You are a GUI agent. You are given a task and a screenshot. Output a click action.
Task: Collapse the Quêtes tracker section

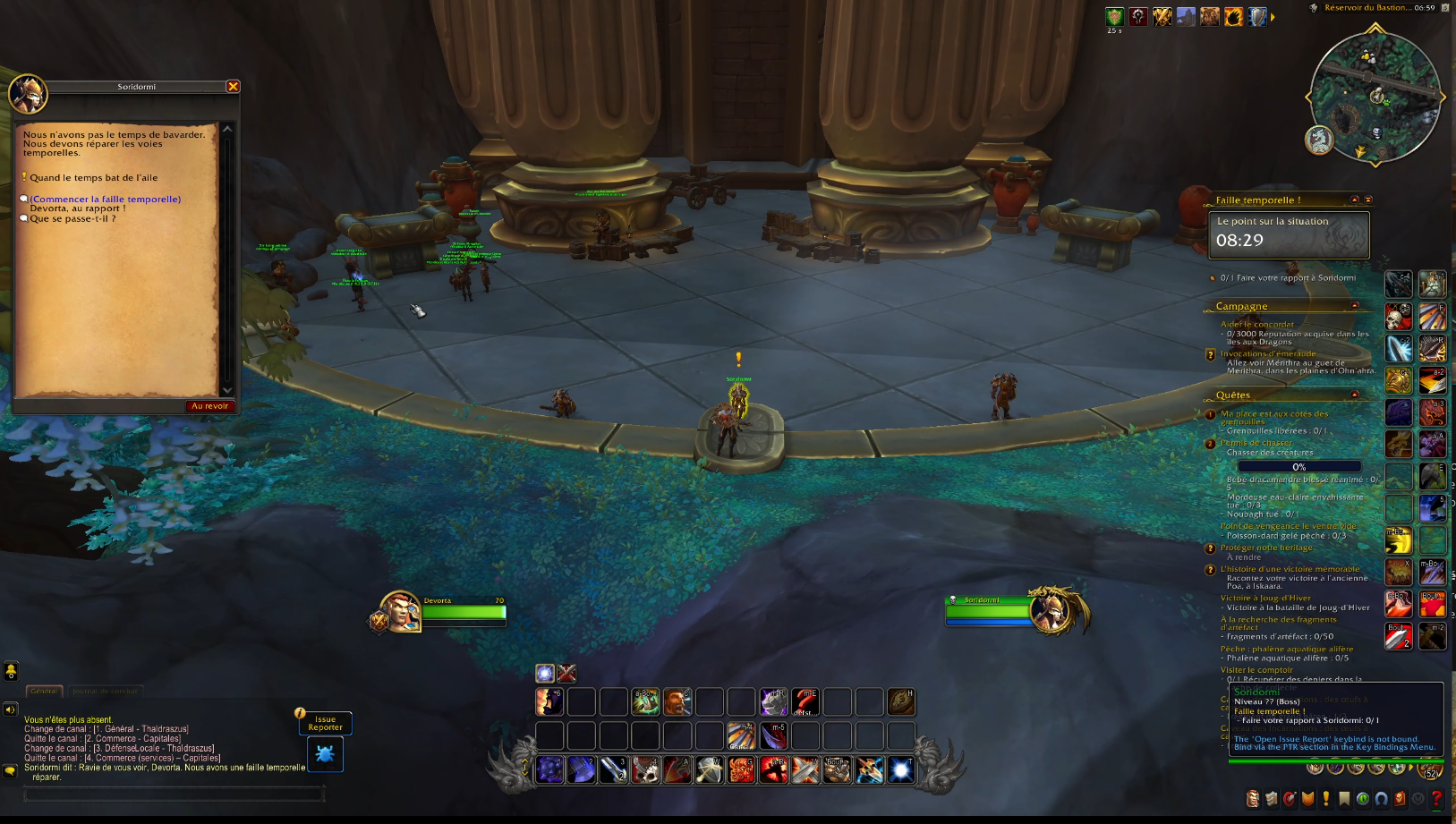(x=1355, y=395)
